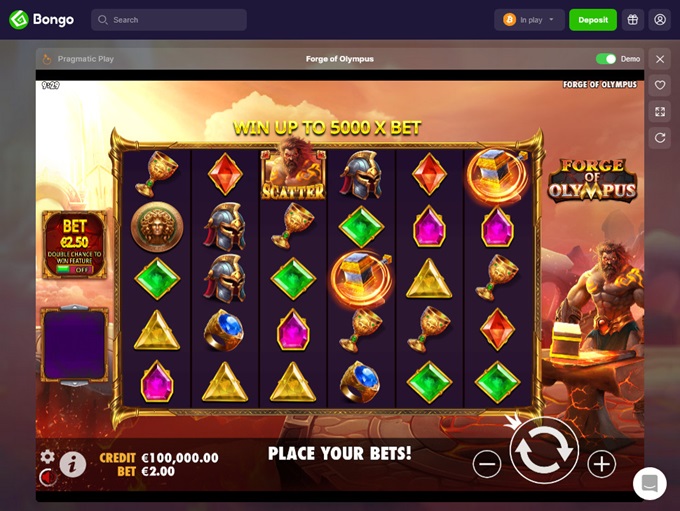Open the In play currency dropdown
The height and width of the screenshot is (511, 680).
point(529,20)
